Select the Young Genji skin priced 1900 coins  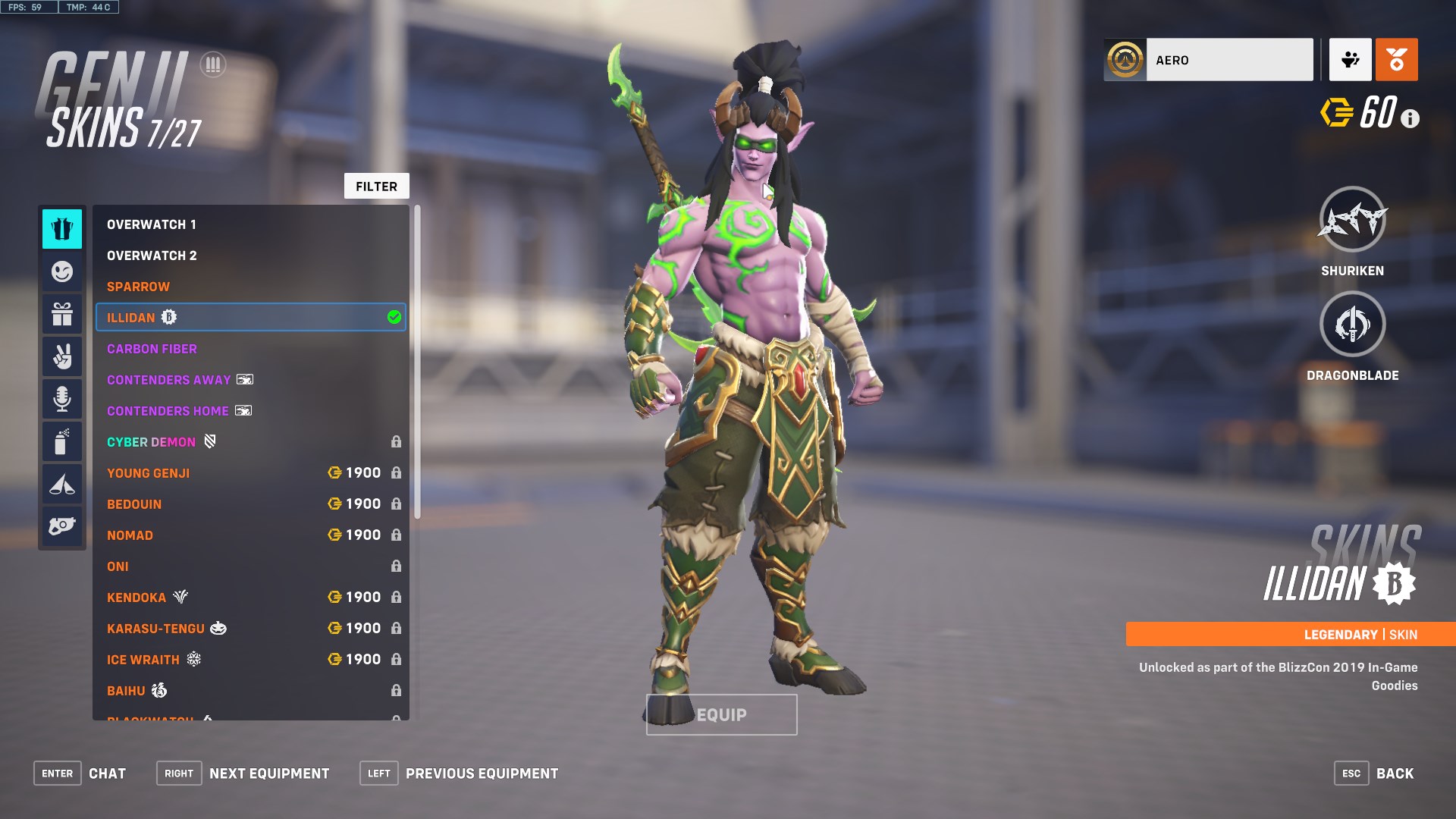click(x=149, y=472)
